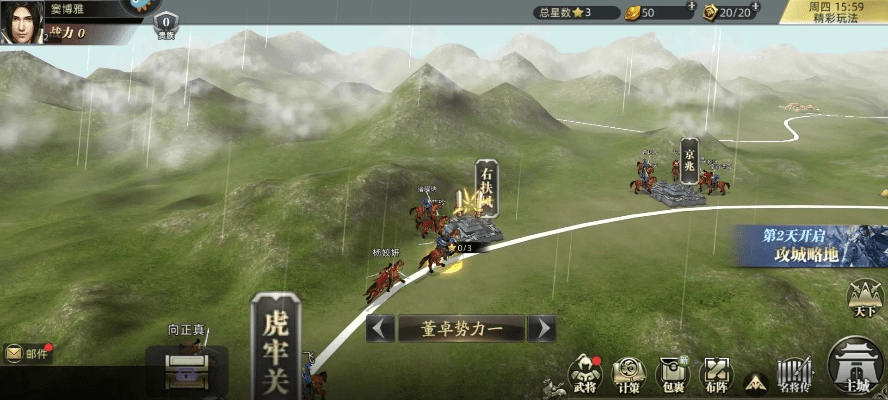This screenshot has height=400, width=888.
Task: Open the 计策 strategy book
Action: click(629, 373)
